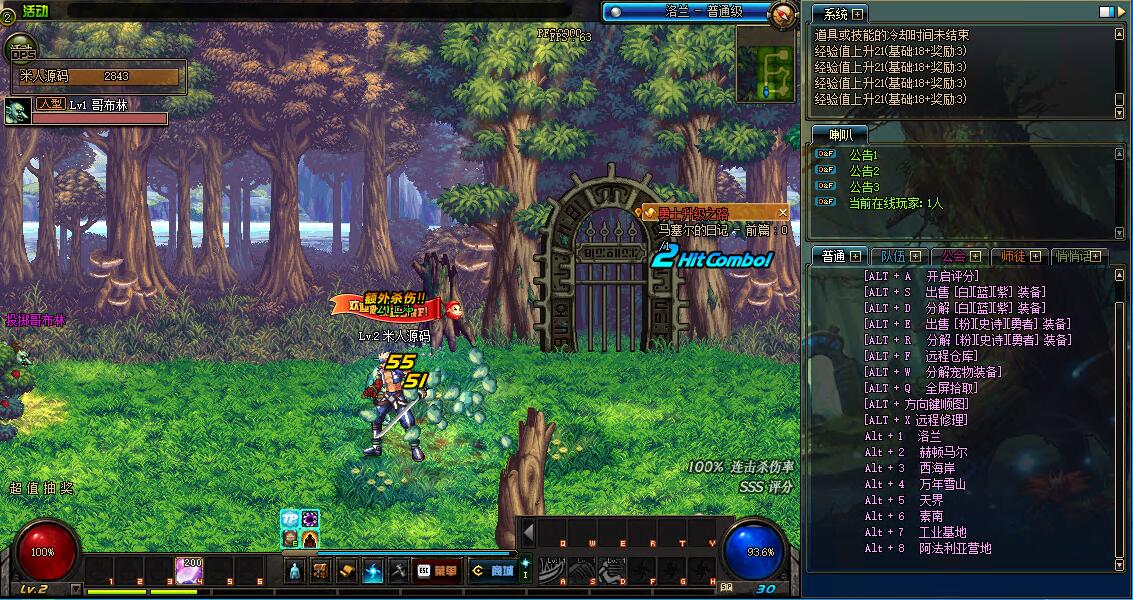
Task: Toggle the round DPS meter button
Action: coord(19,50)
